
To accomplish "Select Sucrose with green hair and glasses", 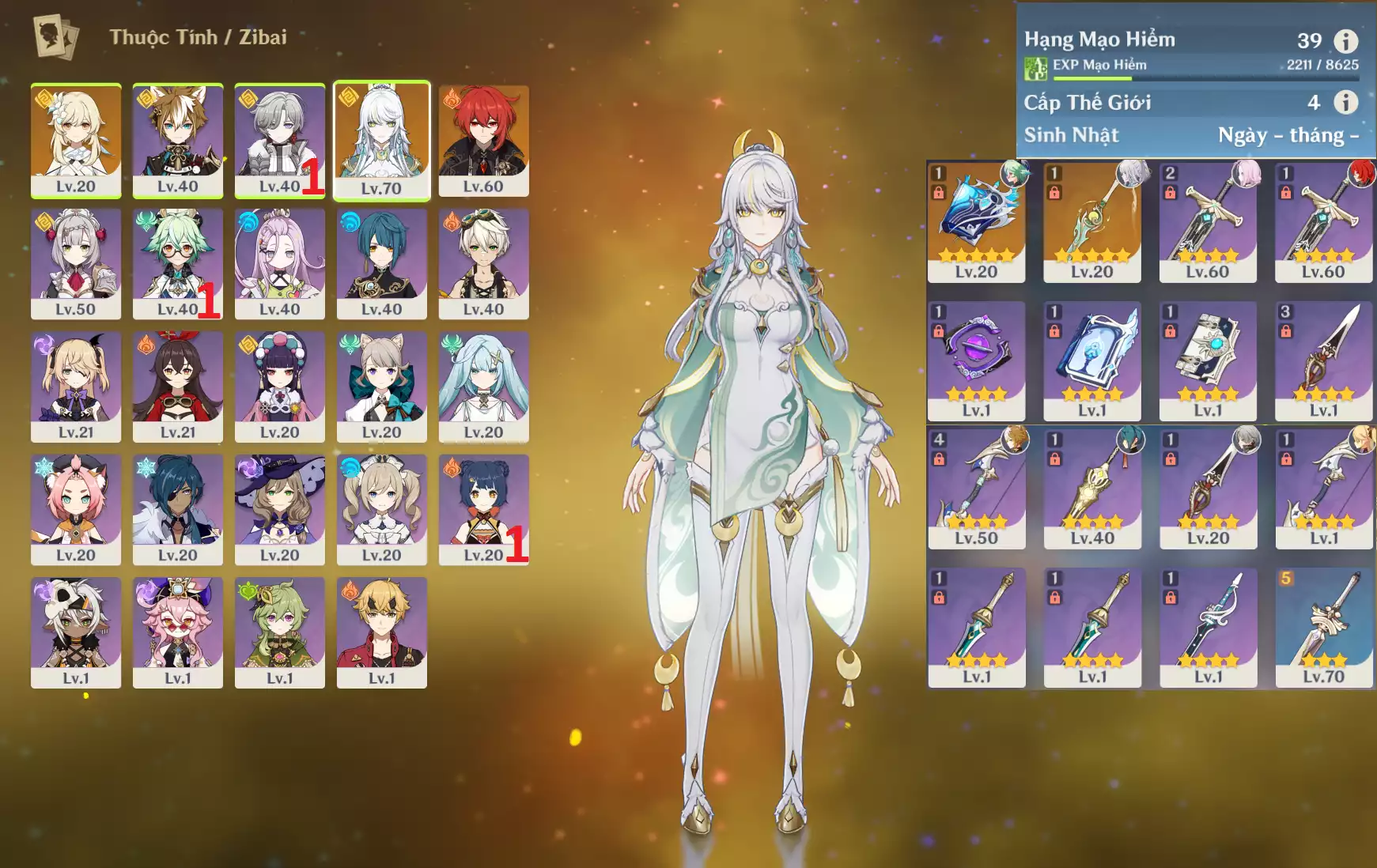I will 178,263.
